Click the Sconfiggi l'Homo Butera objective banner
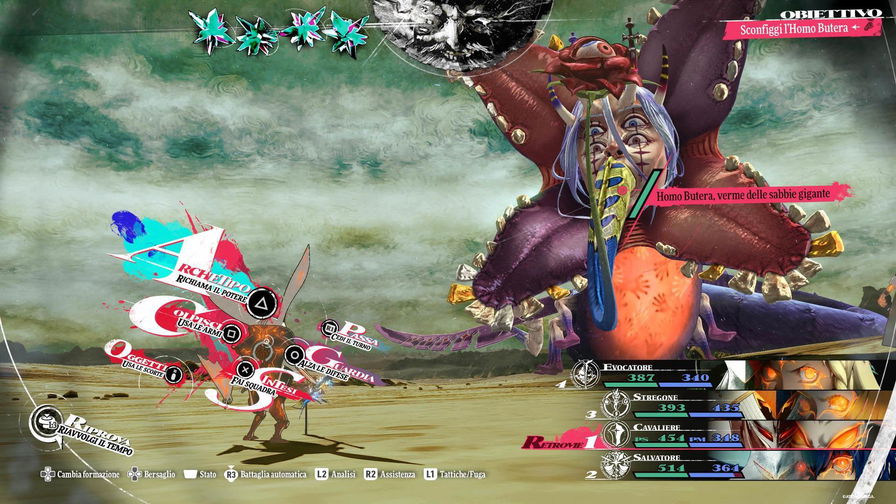Viewport: 896px width, 504px height. pos(795,29)
